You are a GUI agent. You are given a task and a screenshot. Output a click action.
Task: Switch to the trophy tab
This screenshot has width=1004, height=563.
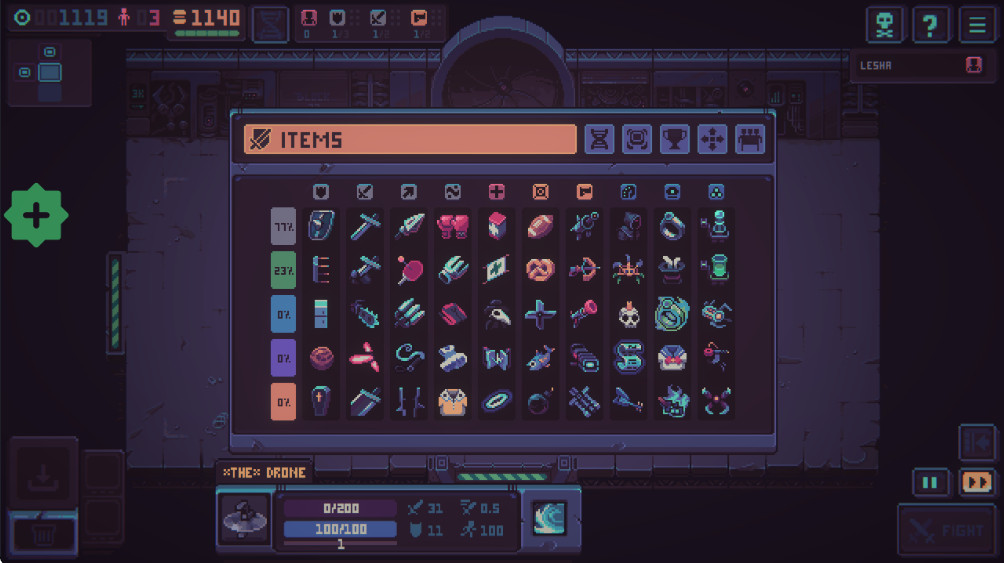(x=675, y=139)
